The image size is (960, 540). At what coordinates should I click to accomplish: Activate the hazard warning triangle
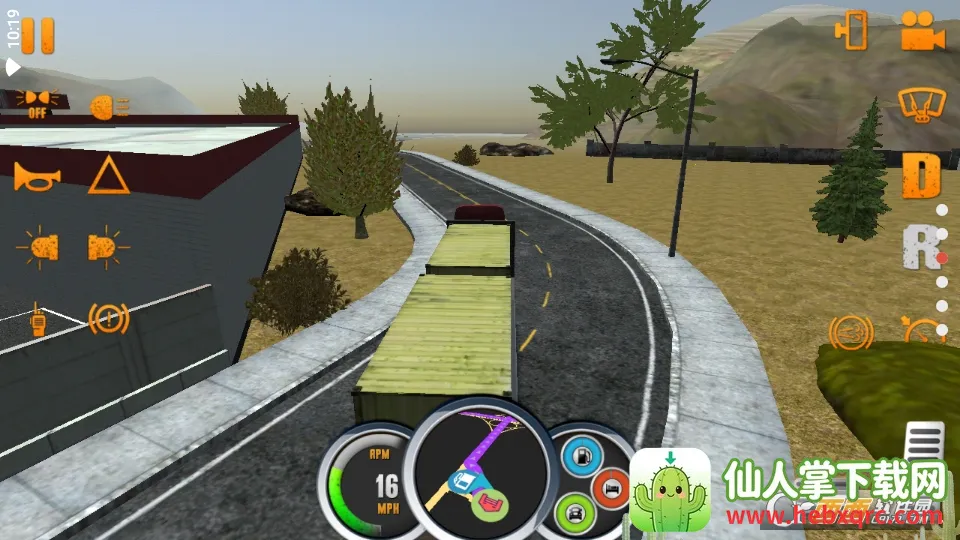coord(108,176)
